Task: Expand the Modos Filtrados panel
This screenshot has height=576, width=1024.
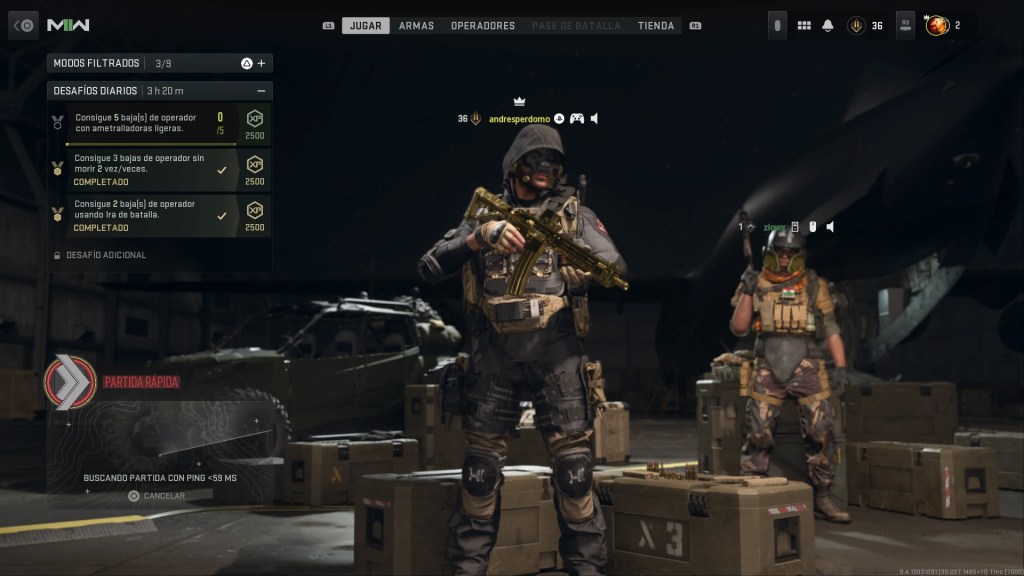Action: 261,63
